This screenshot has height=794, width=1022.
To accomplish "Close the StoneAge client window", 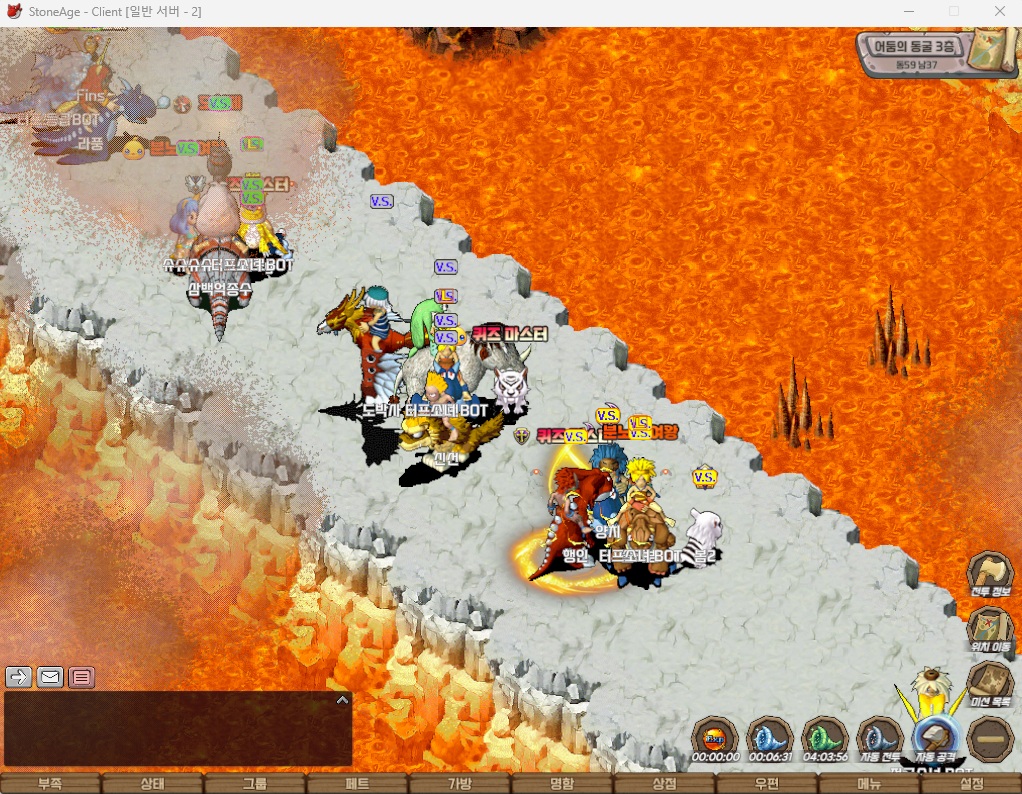I will click(x=999, y=11).
